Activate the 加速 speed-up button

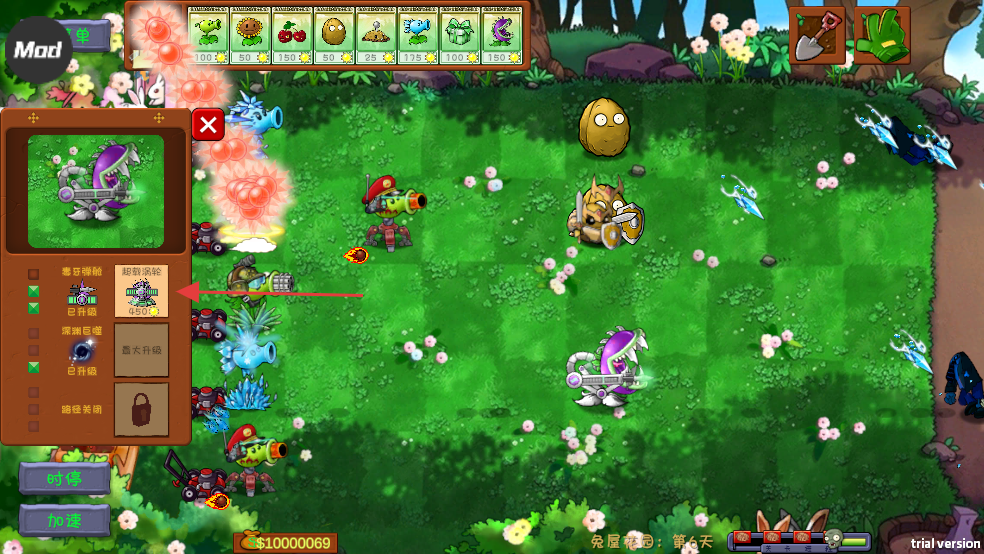pos(64,520)
